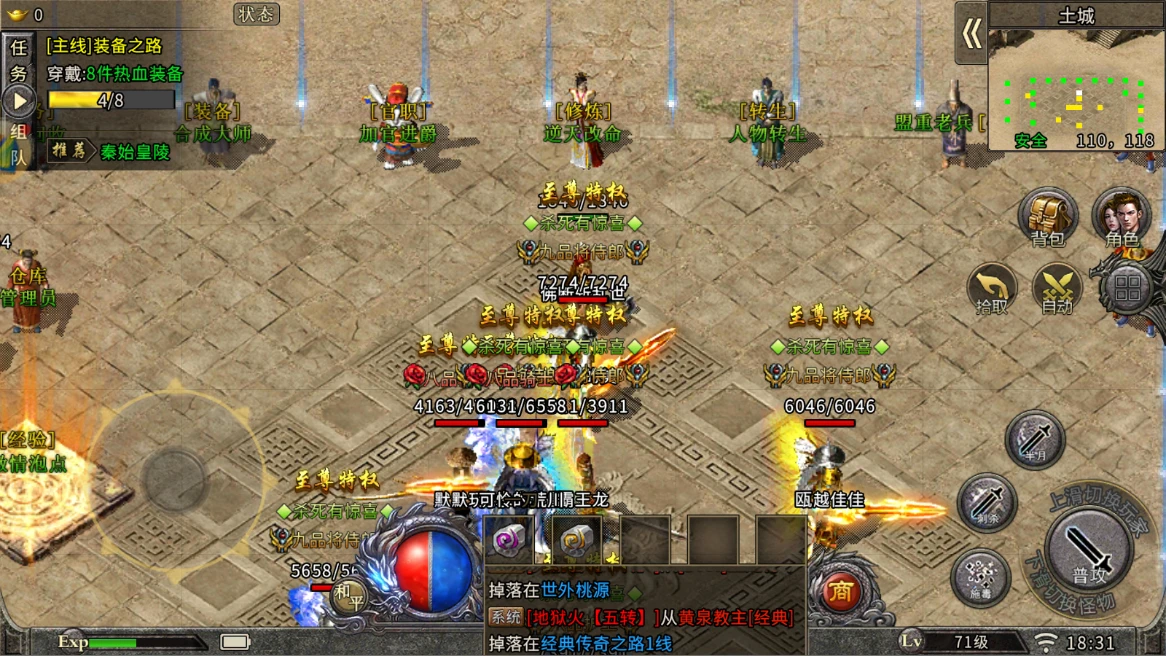
Task: Open the 角色 character sheet
Action: [1121, 216]
